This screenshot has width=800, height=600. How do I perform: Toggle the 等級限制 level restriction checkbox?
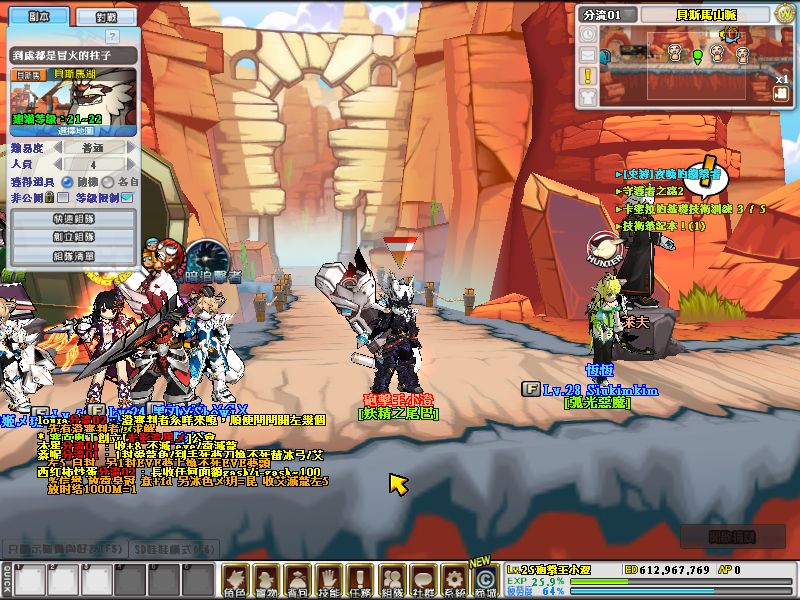(127, 198)
